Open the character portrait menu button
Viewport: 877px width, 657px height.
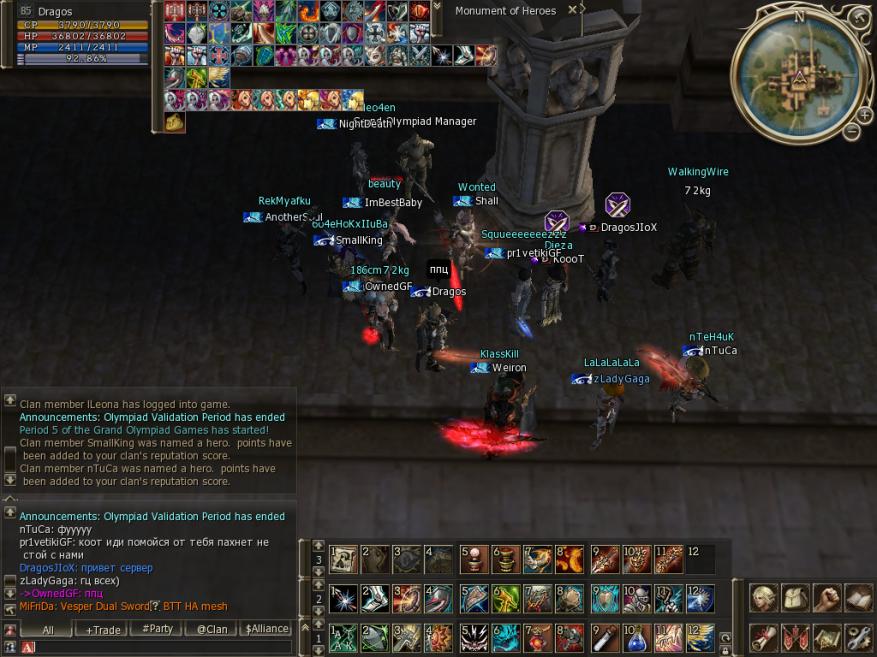tap(764, 598)
